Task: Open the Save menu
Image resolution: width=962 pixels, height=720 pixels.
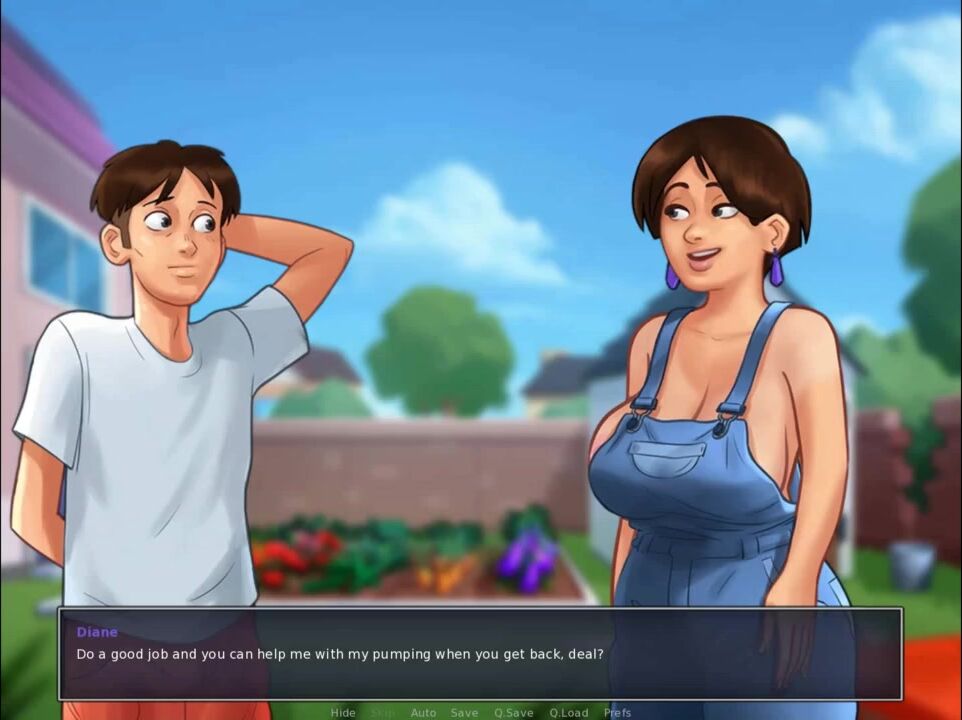Action: 464,713
